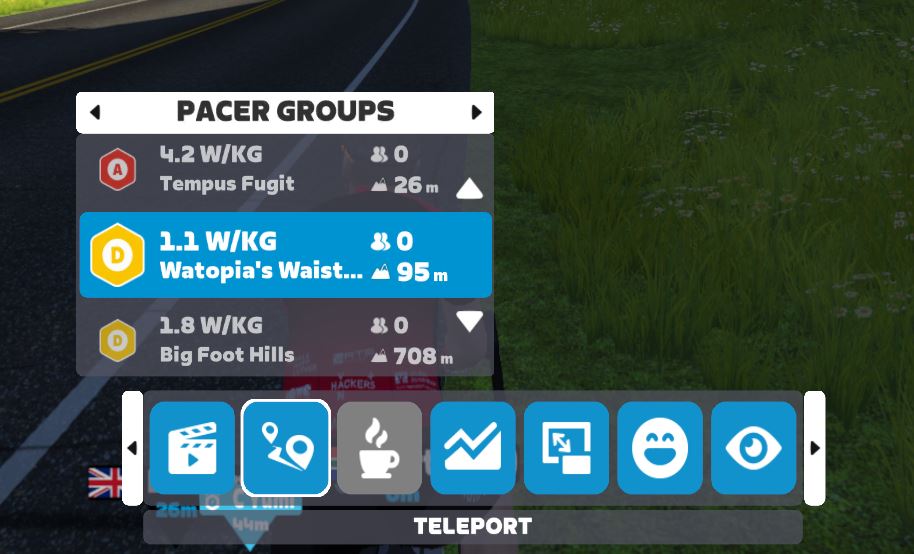914x554 pixels.
Task: Move down the pacer list with white down triangle
Action: click(469, 322)
